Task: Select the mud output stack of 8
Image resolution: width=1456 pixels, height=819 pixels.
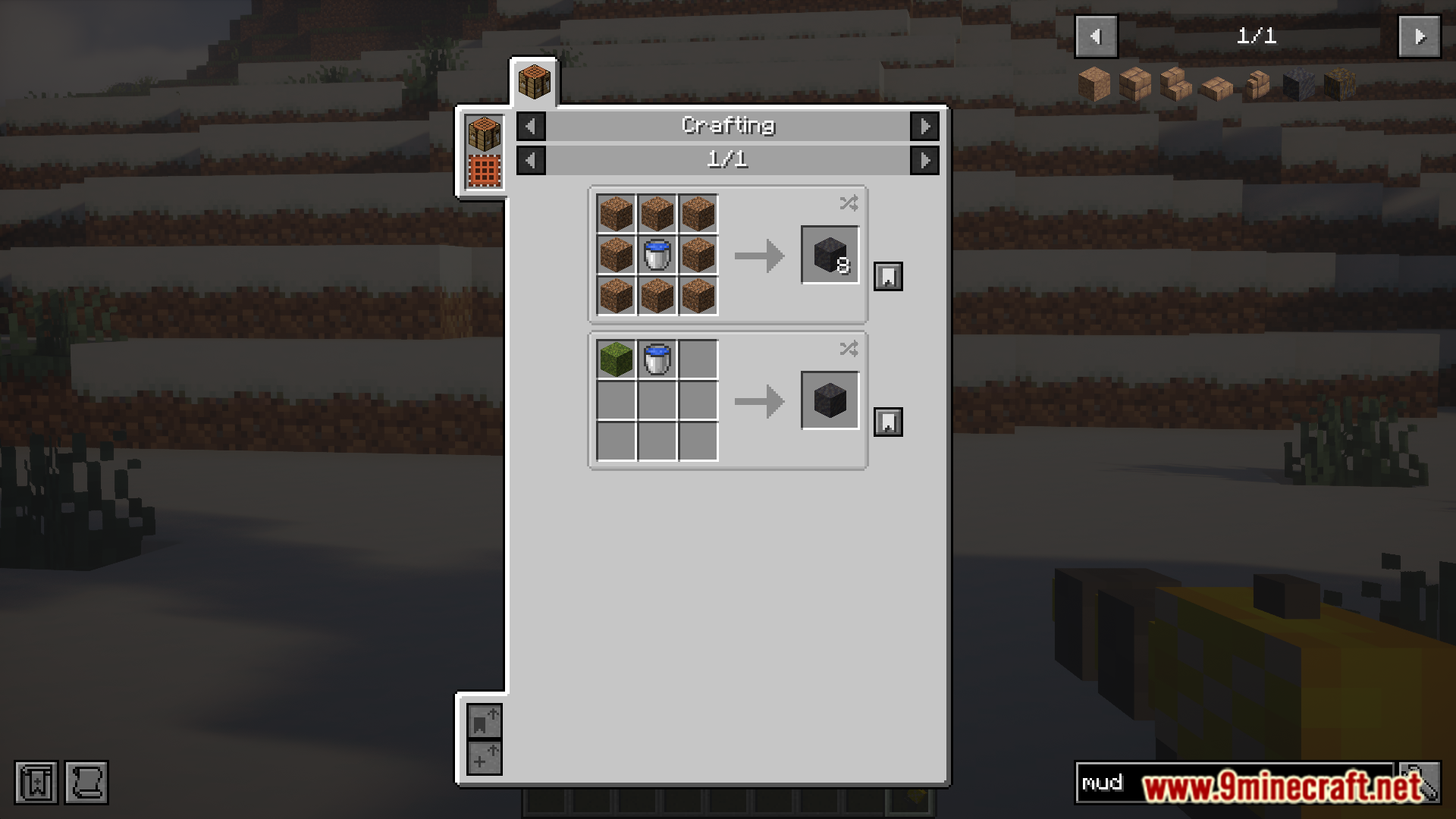Action: 830,255
